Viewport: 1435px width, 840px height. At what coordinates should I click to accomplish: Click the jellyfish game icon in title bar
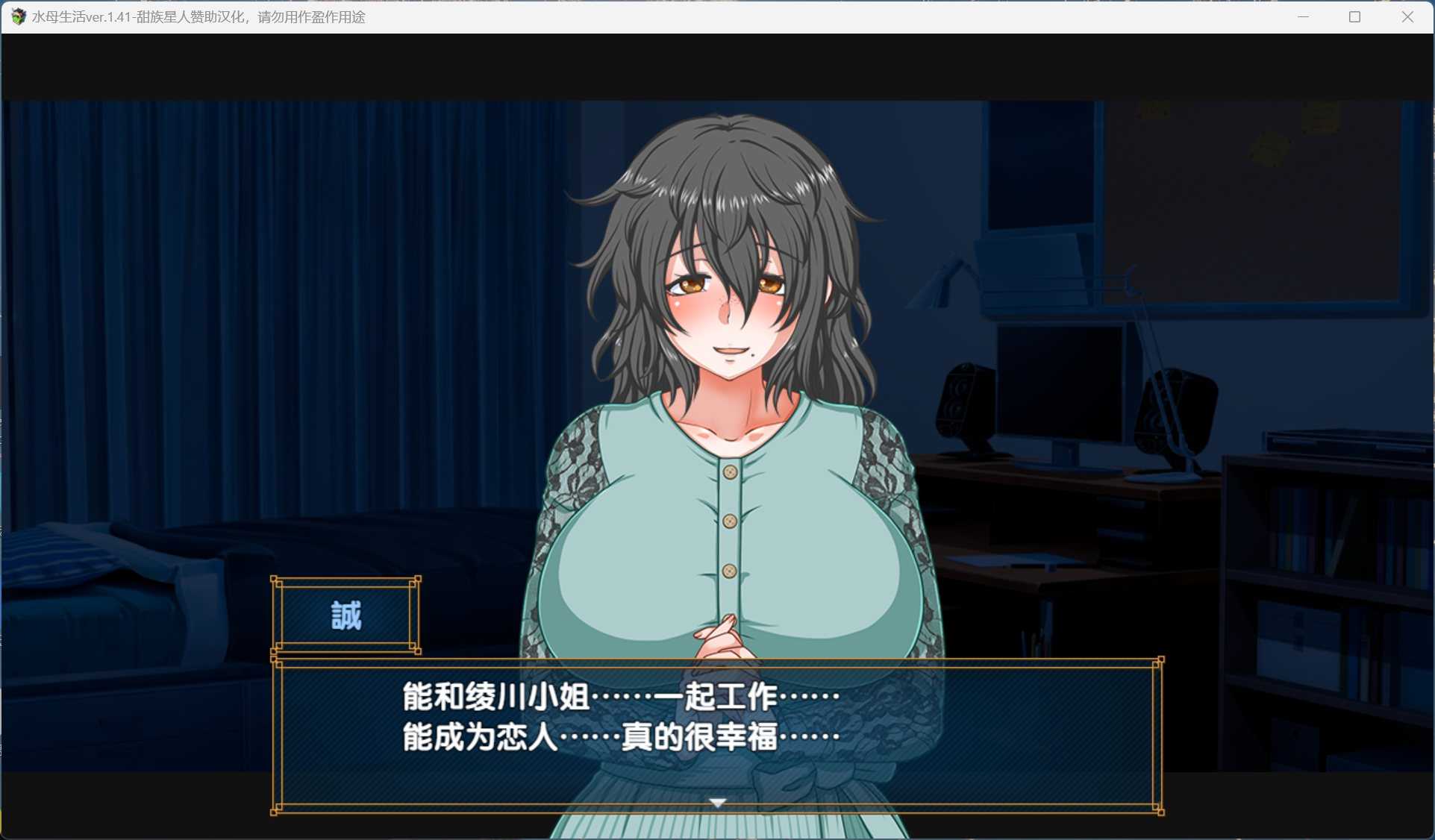[x=18, y=16]
